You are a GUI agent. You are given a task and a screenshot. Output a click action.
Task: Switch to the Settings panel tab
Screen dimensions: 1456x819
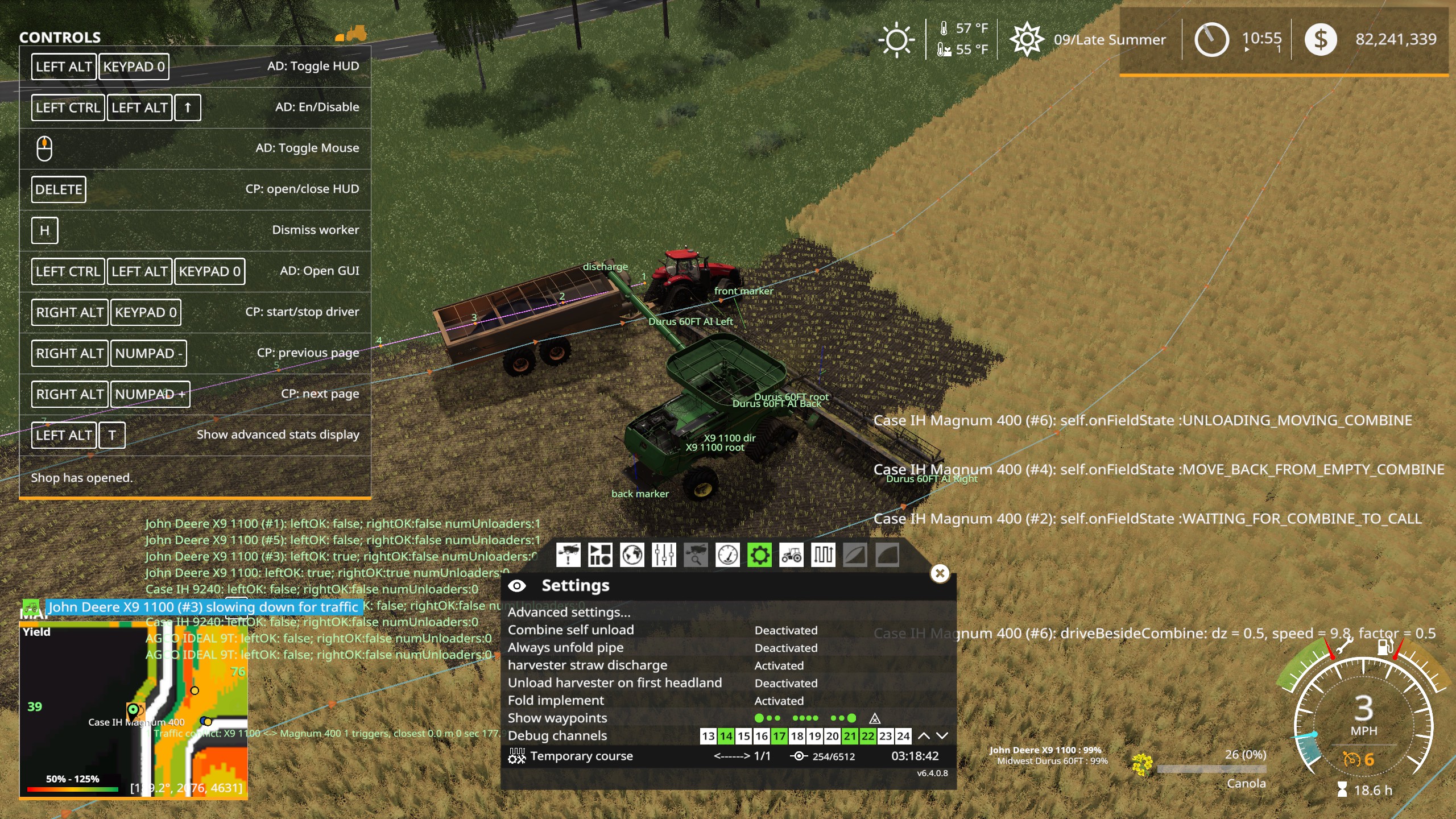(x=575, y=585)
